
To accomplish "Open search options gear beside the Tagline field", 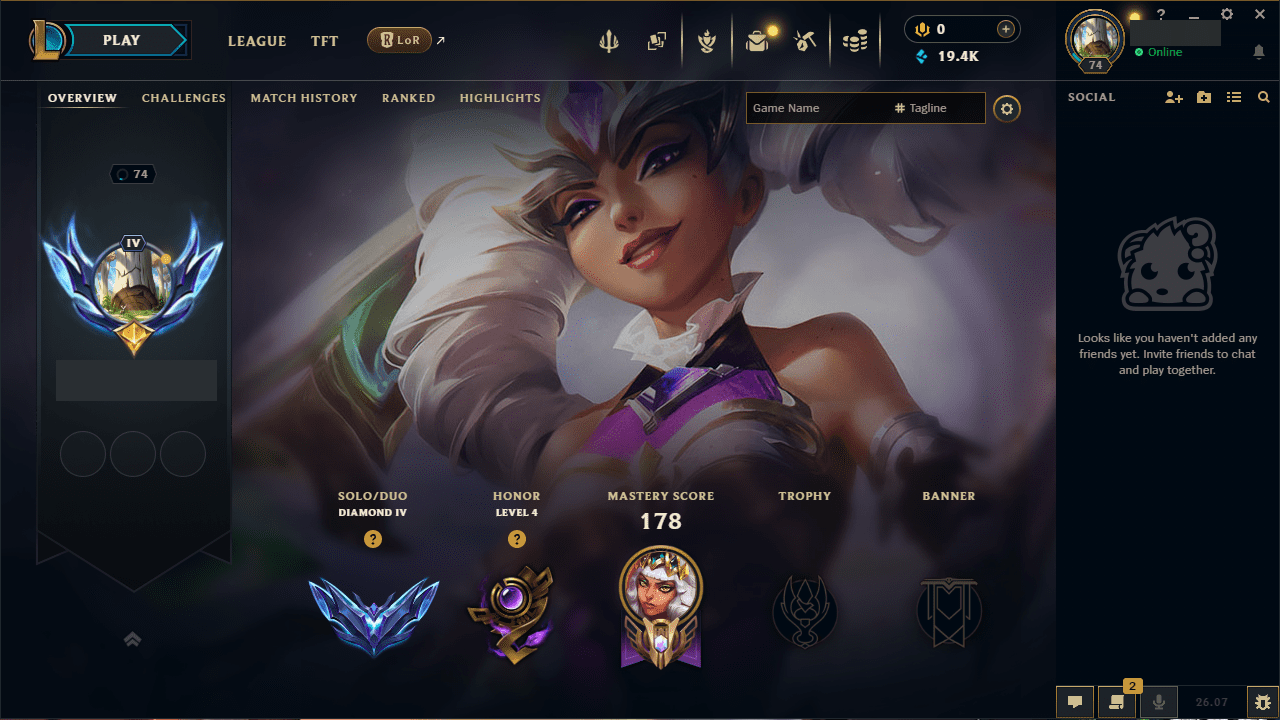I will (x=1007, y=108).
